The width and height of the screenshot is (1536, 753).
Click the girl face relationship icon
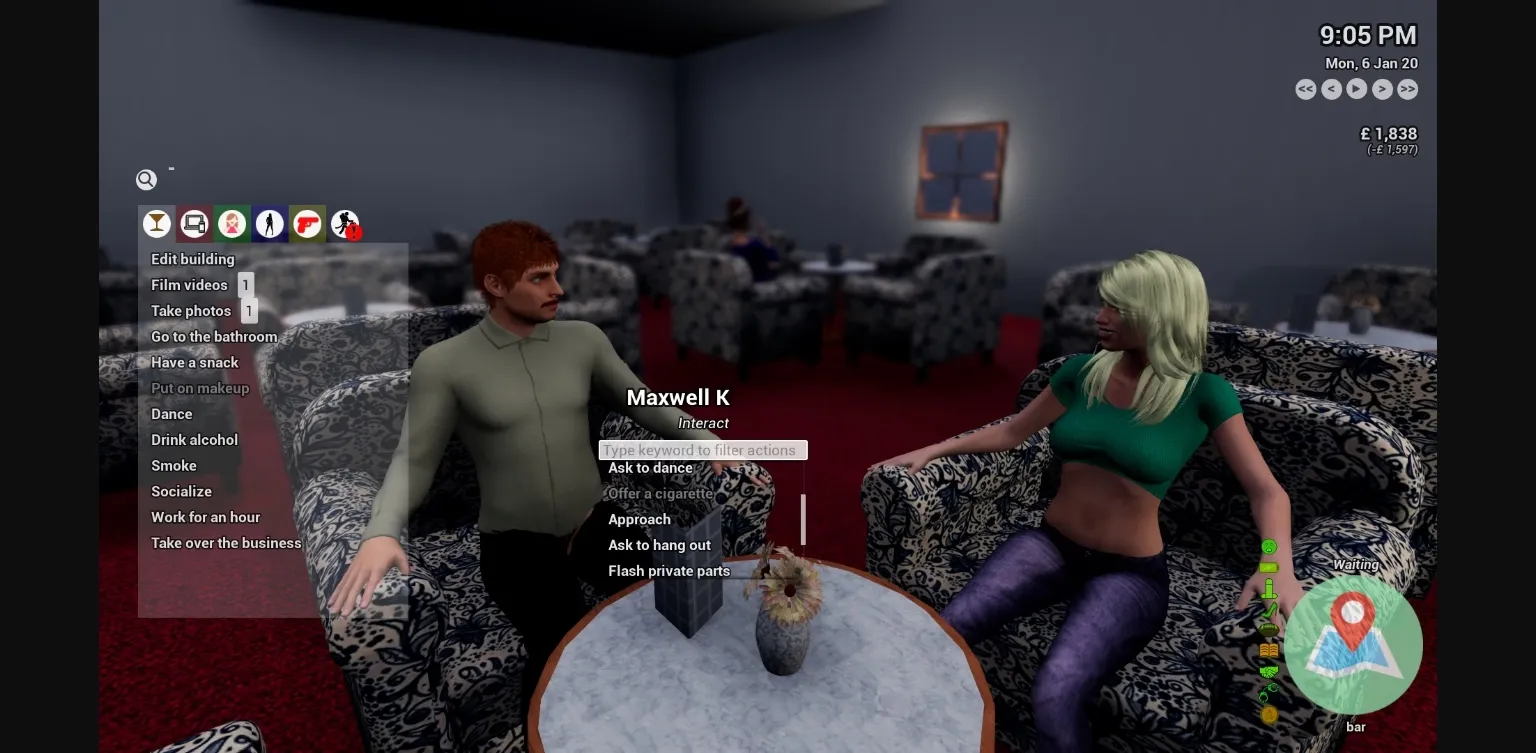pos(232,224)
